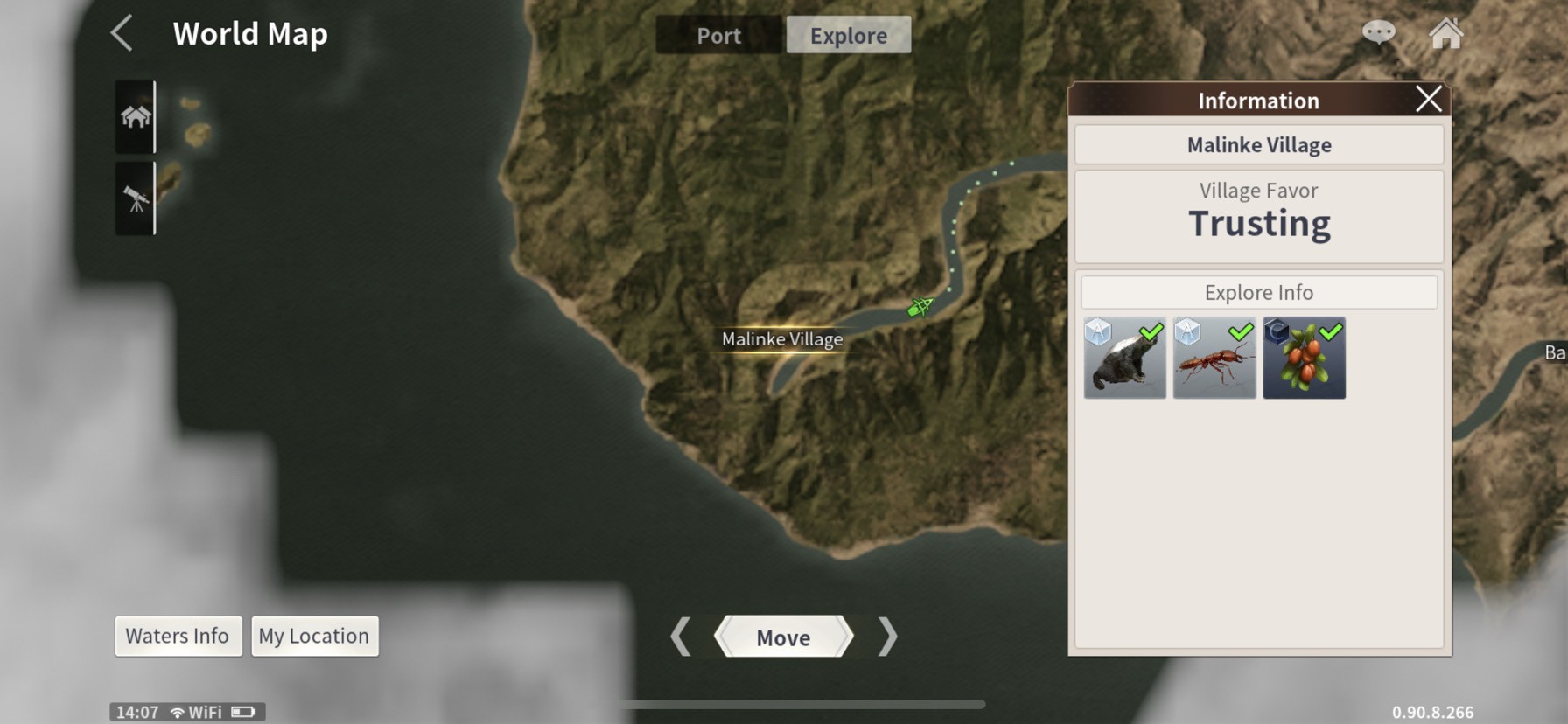Center map on My Location
The width and height of the screenshot is (1568, 724).
314,636
